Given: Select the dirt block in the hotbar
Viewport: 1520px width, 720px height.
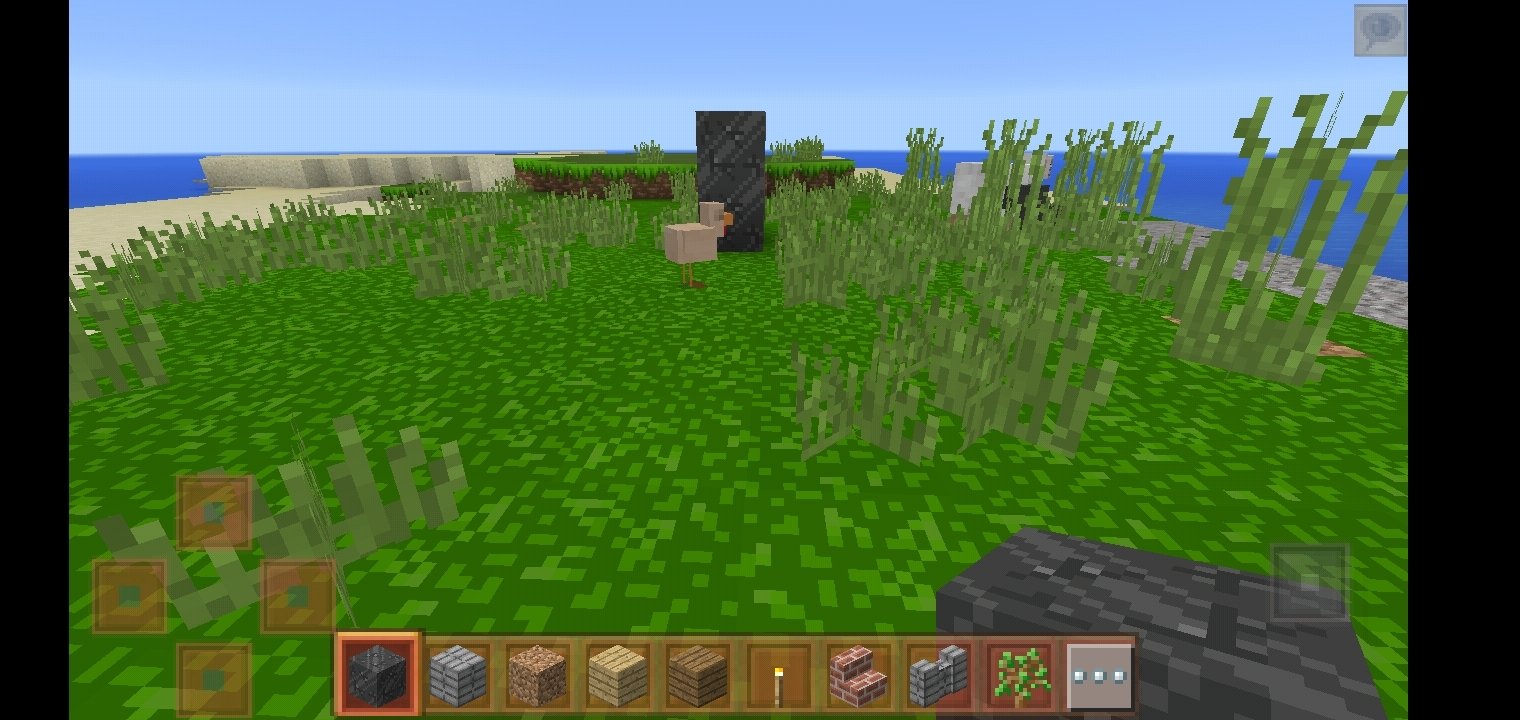Looking at the screenshot, I should pos(538,675).
